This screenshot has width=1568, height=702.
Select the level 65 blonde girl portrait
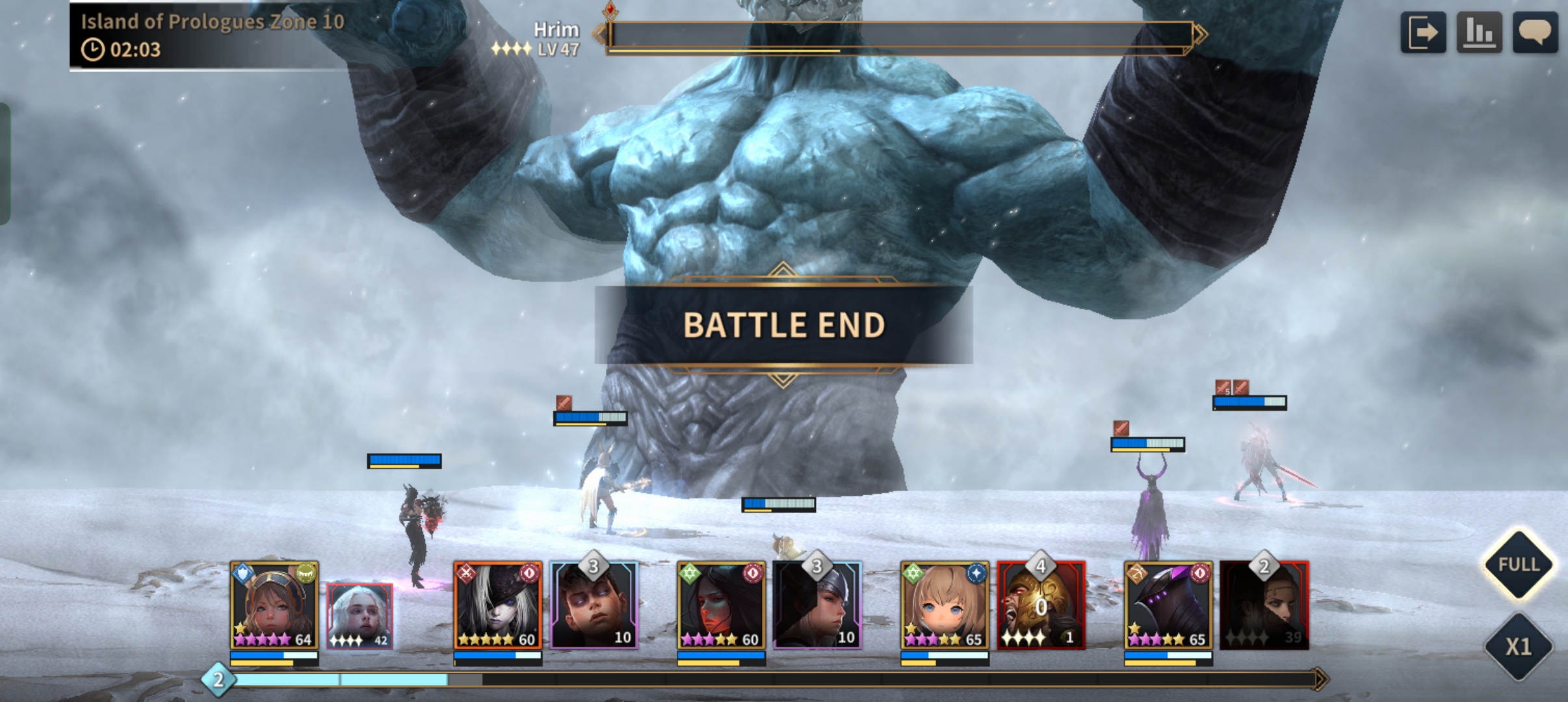point(945,606)
